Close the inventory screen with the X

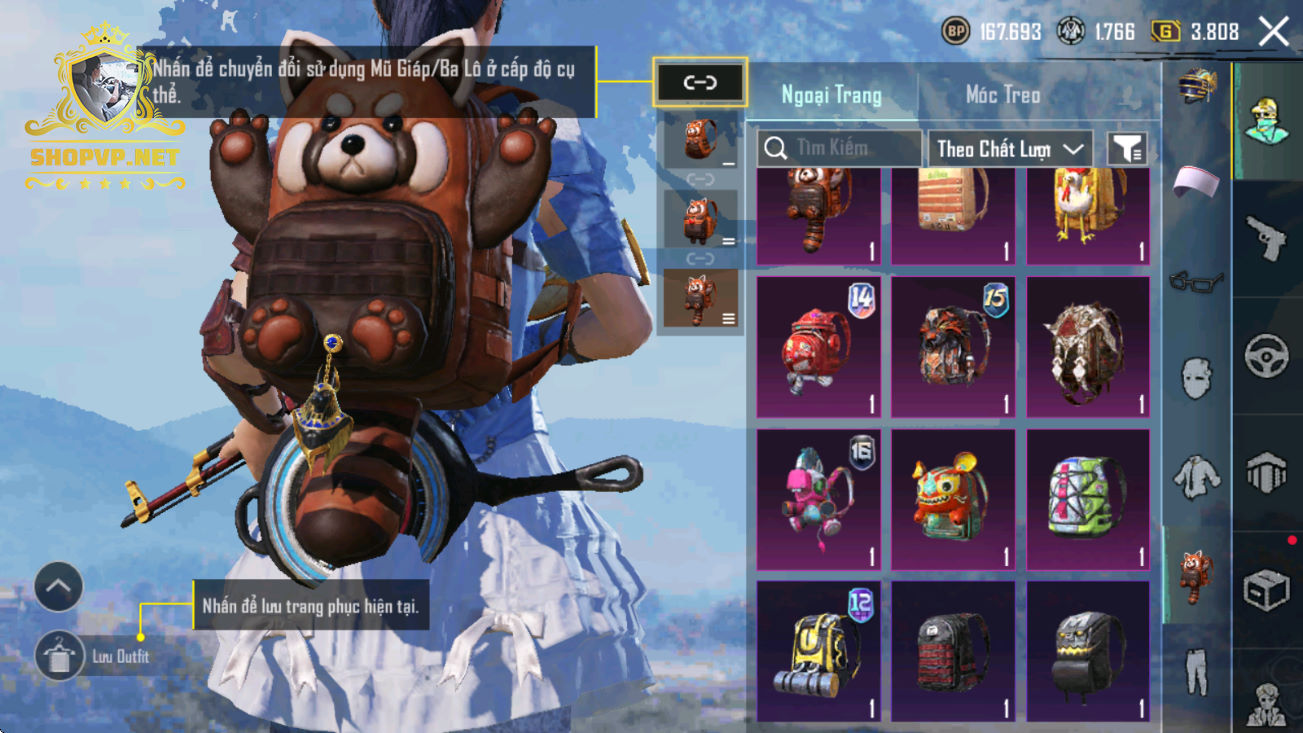pyautogui.click(x=1273, y=32)
